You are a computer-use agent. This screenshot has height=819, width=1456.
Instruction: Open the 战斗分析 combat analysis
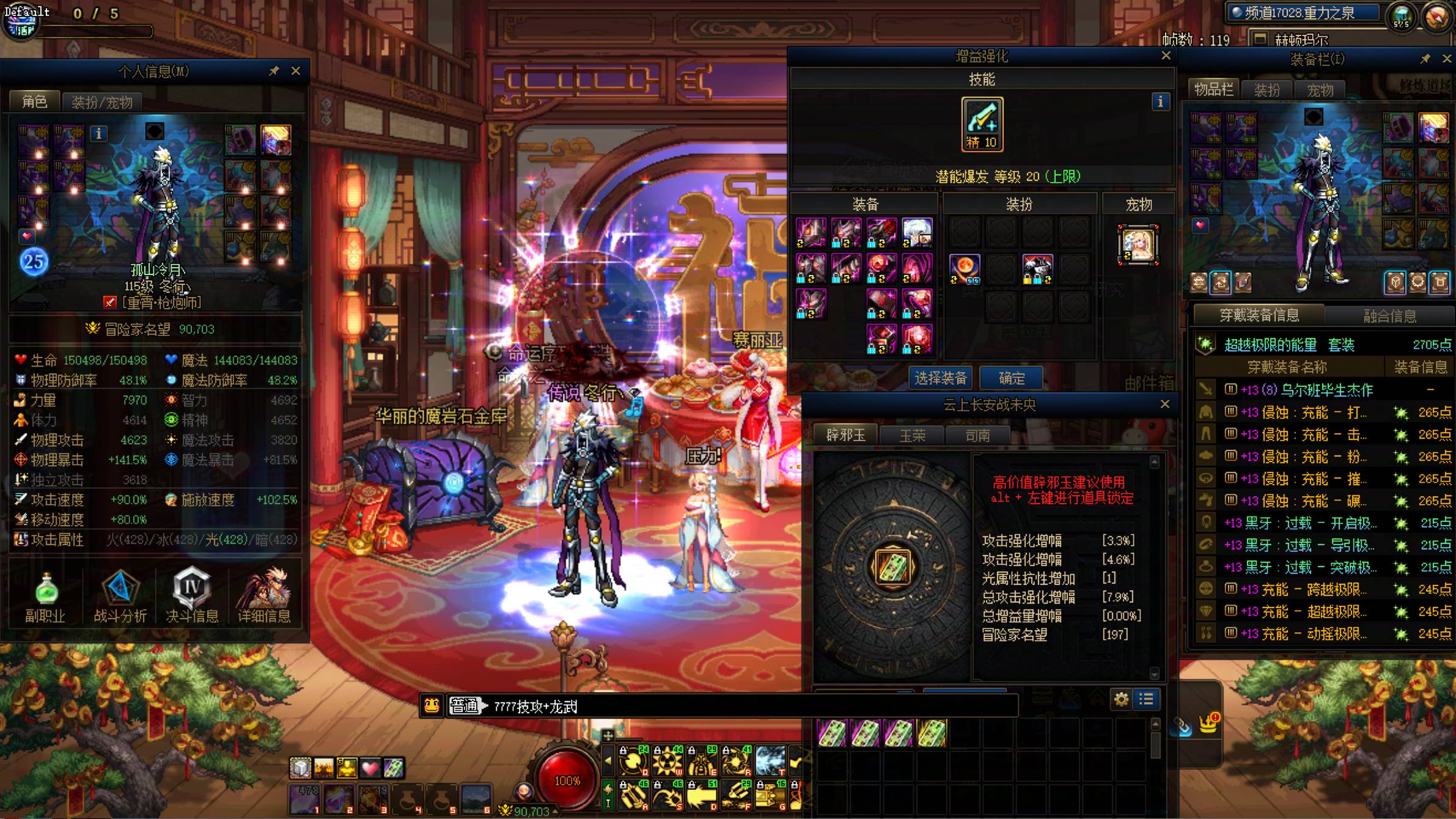point(120,596)
